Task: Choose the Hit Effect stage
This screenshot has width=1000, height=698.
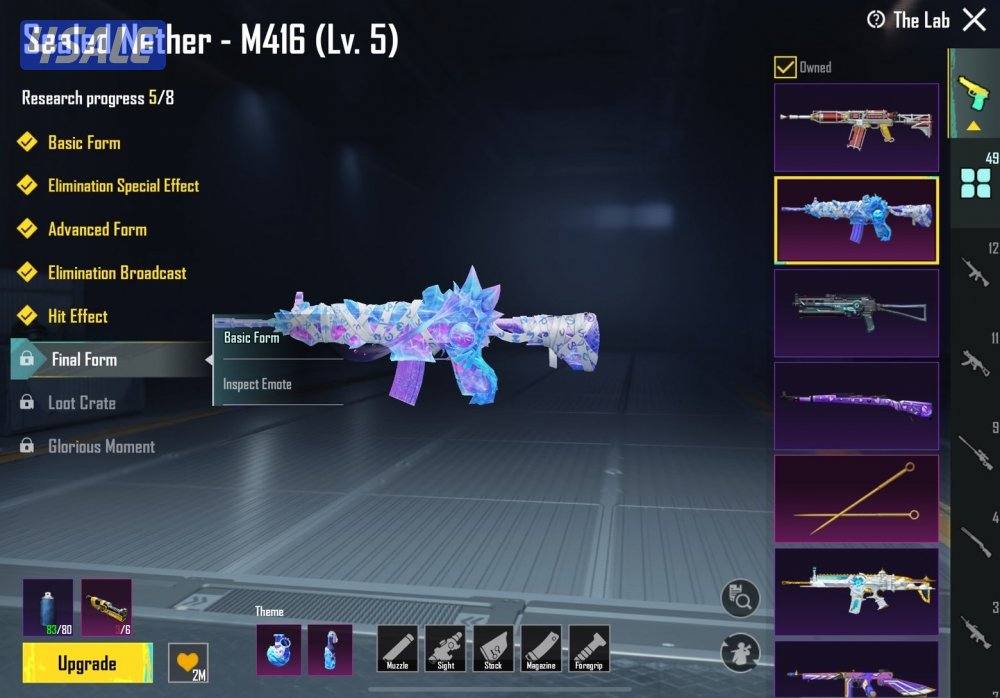Action: click(78, 316)
